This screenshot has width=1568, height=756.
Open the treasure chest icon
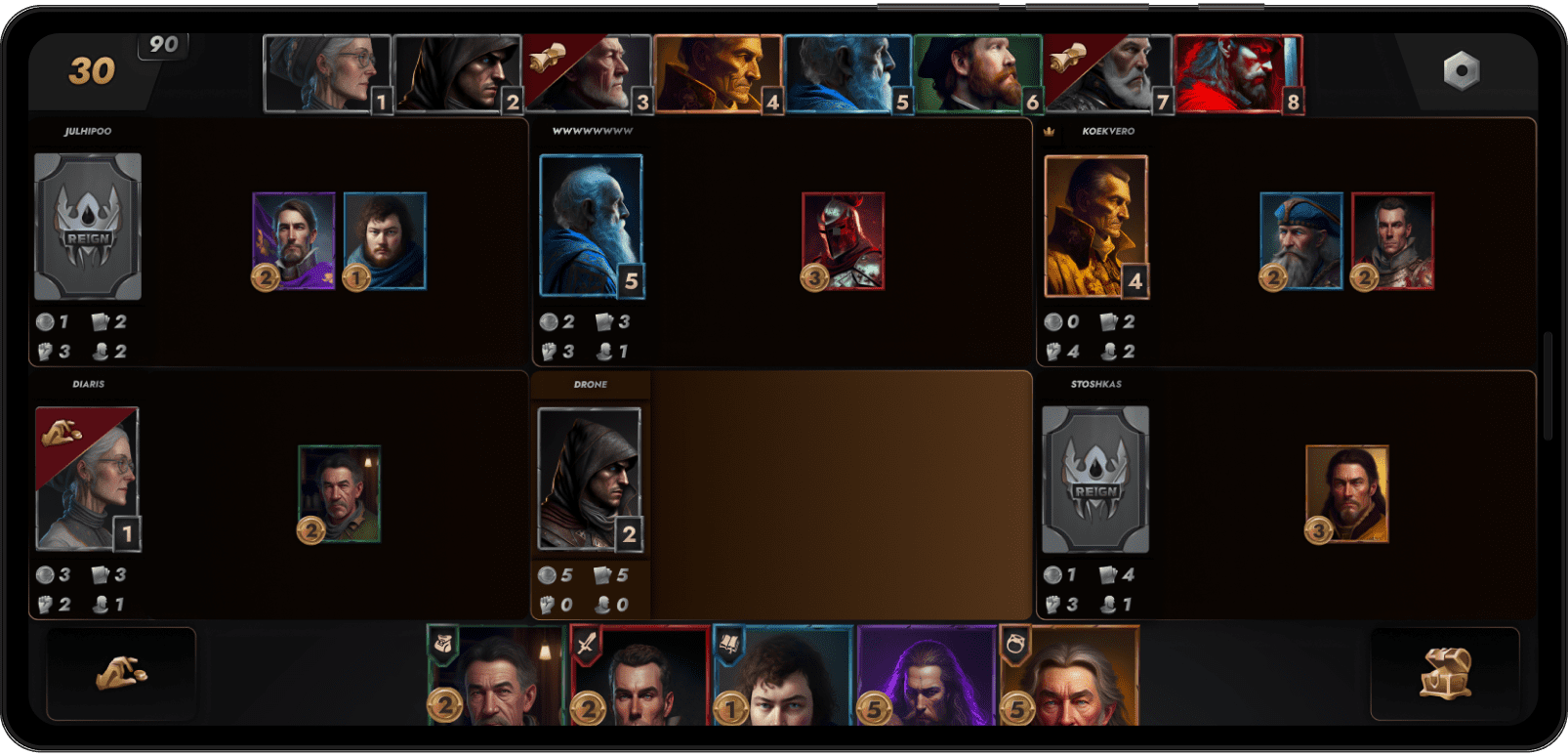1445,674
